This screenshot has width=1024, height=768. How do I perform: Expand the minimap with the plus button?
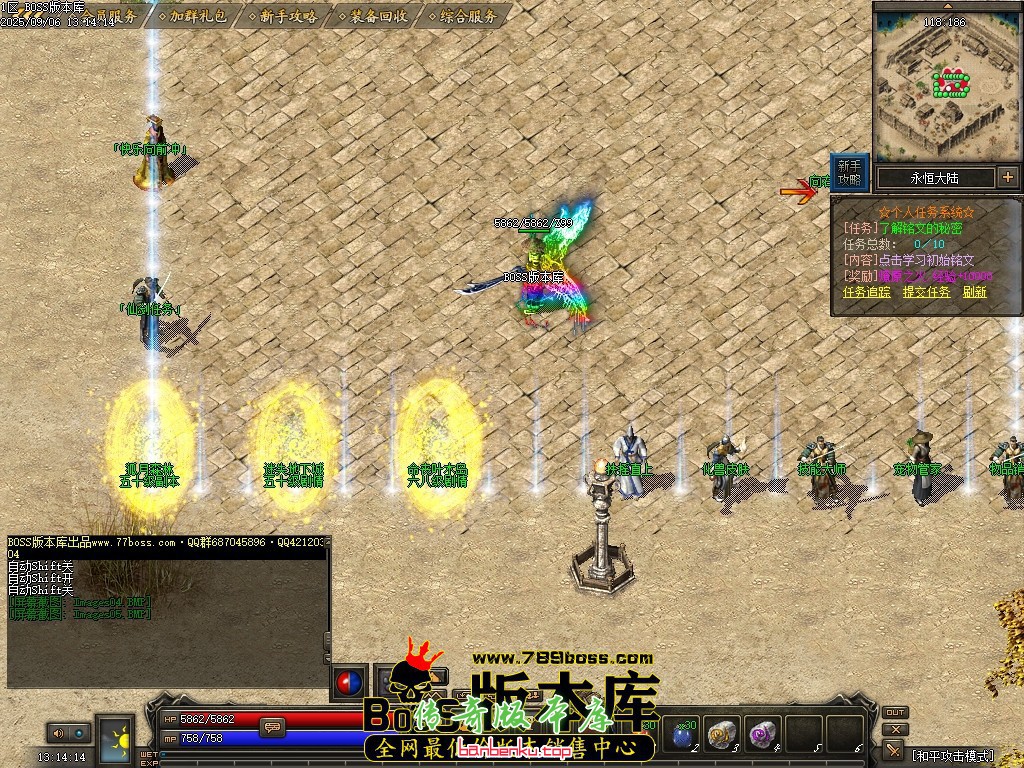(1007, 178)
